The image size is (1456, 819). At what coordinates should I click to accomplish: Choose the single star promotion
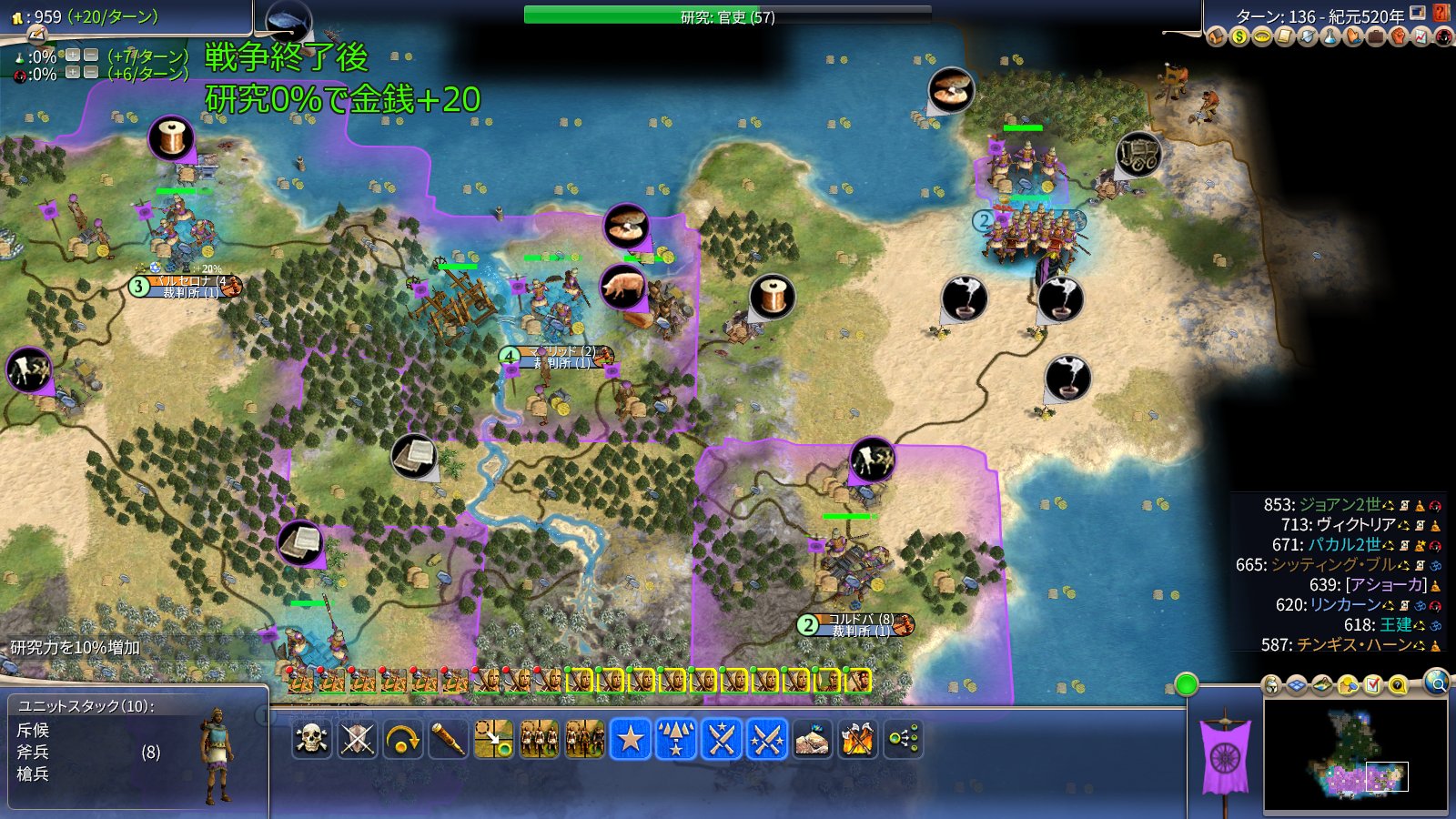630,739
